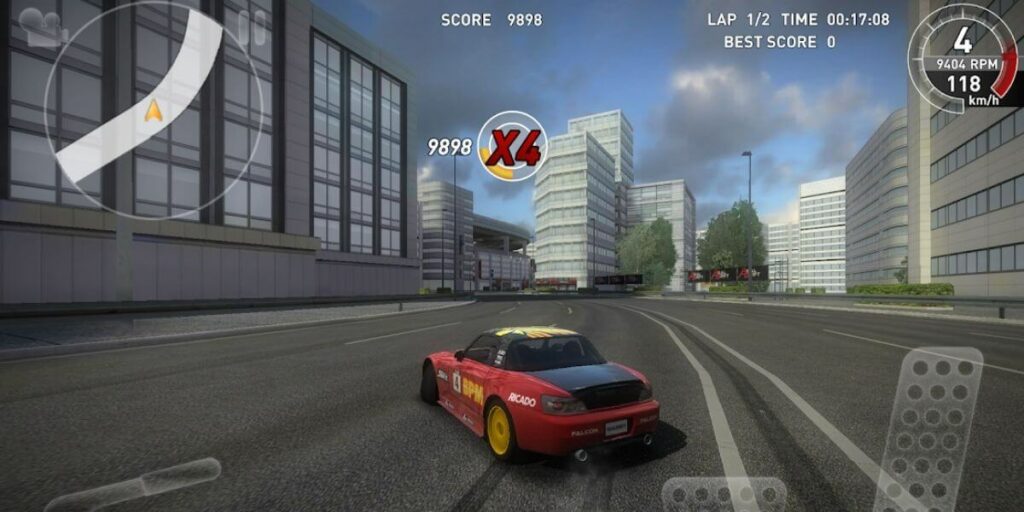Screen dimensions: 1024x512
Task: Switch the camera view with the camera icon
Action: pos(42,27)
